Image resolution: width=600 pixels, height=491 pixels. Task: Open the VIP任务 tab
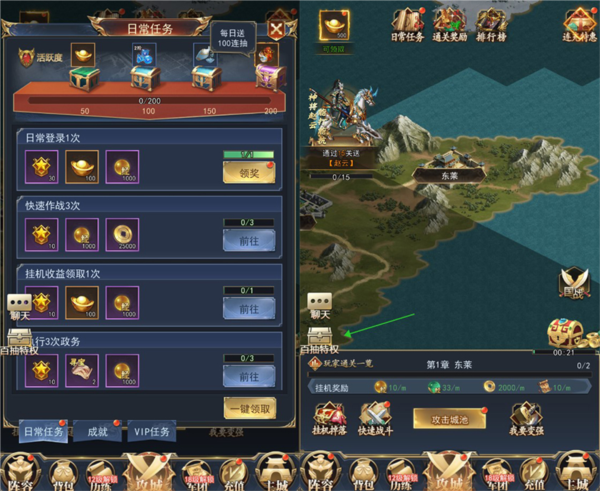click(x=152, y=432)
